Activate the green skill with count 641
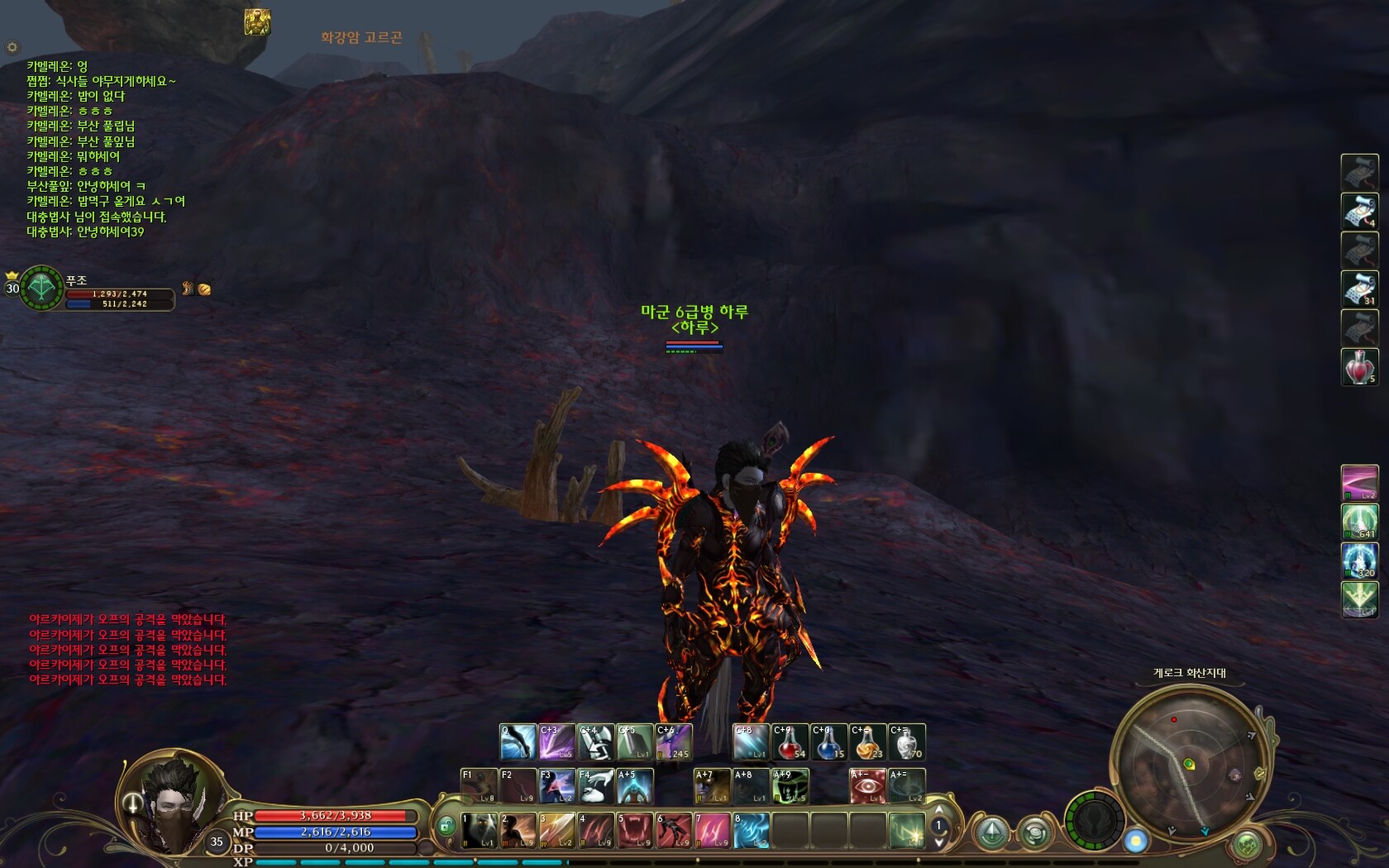This screenshot has height=868, width=1389. click(1359, 522)
